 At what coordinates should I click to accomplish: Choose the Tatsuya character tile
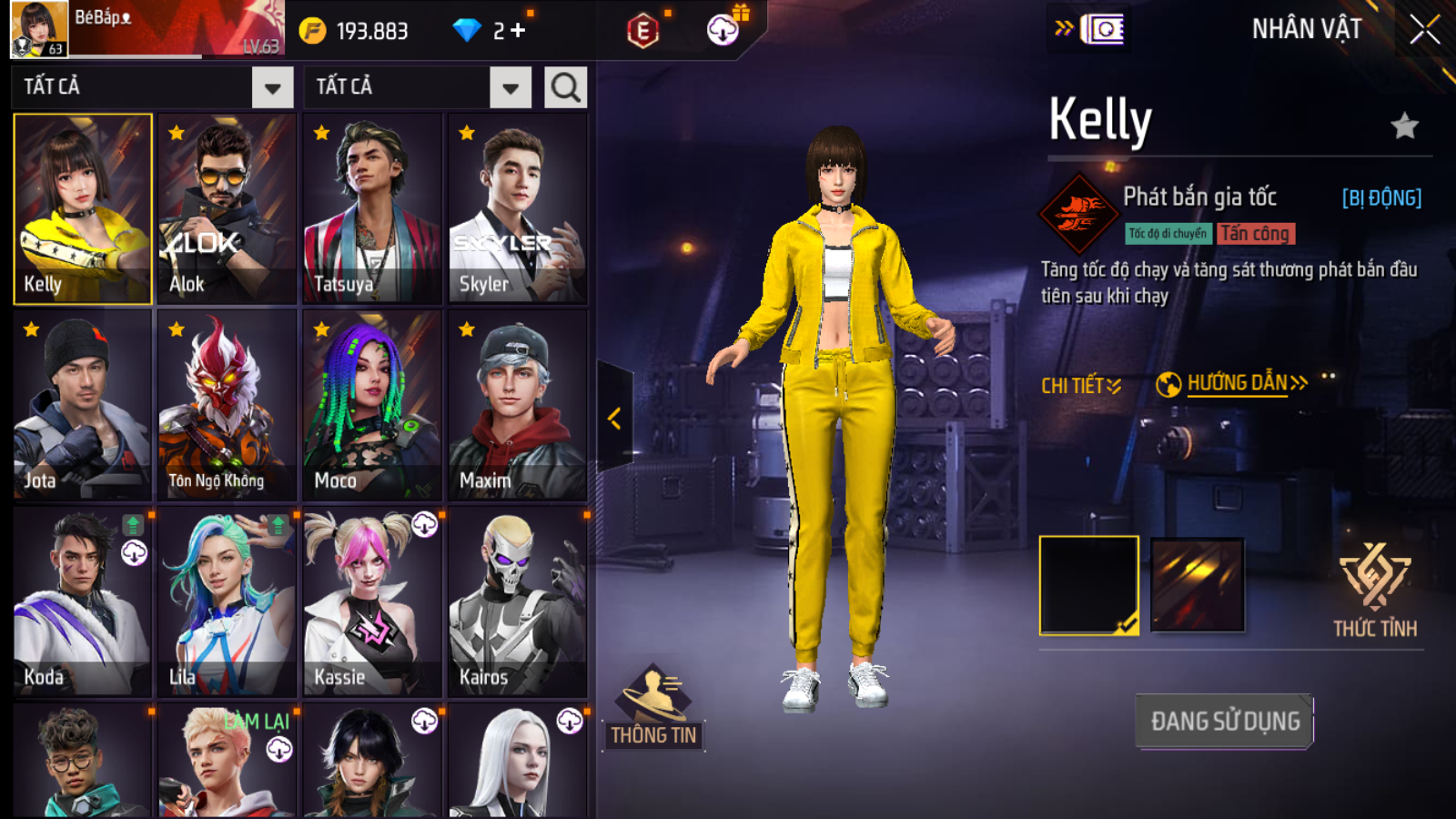pos(372,208)
